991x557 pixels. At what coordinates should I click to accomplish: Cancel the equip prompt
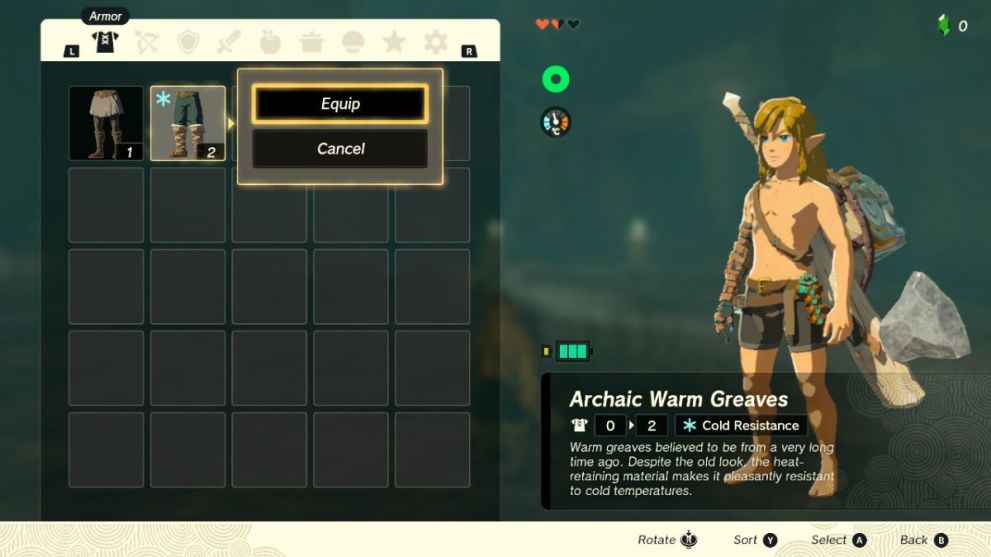(340, 149)
